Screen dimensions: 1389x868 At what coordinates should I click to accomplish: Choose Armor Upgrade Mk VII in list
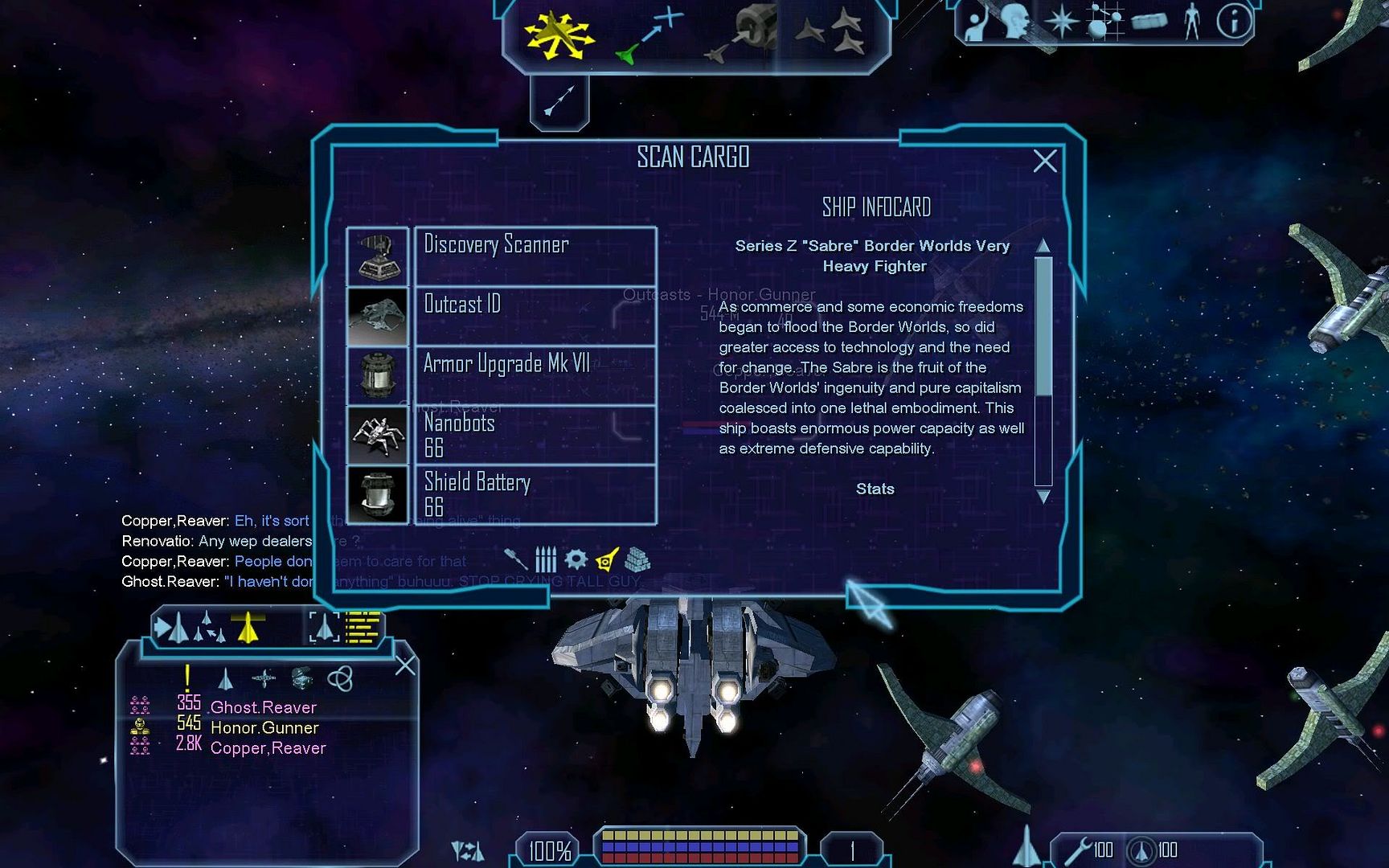[535, 375]
